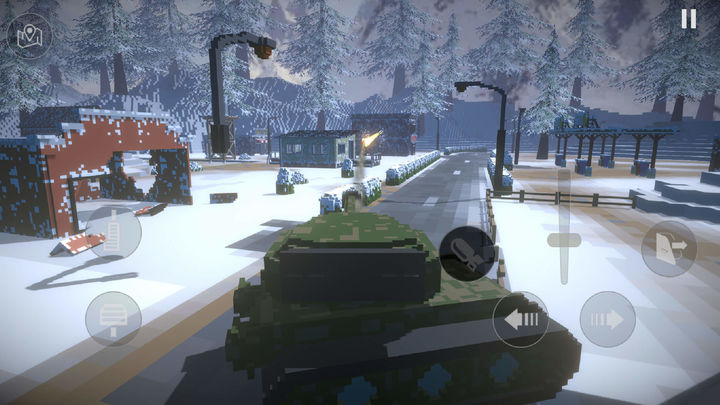Viewport: 720px width, 405px height.
Task: Turn the tank with the left arrow button
Action: point(520,319)
